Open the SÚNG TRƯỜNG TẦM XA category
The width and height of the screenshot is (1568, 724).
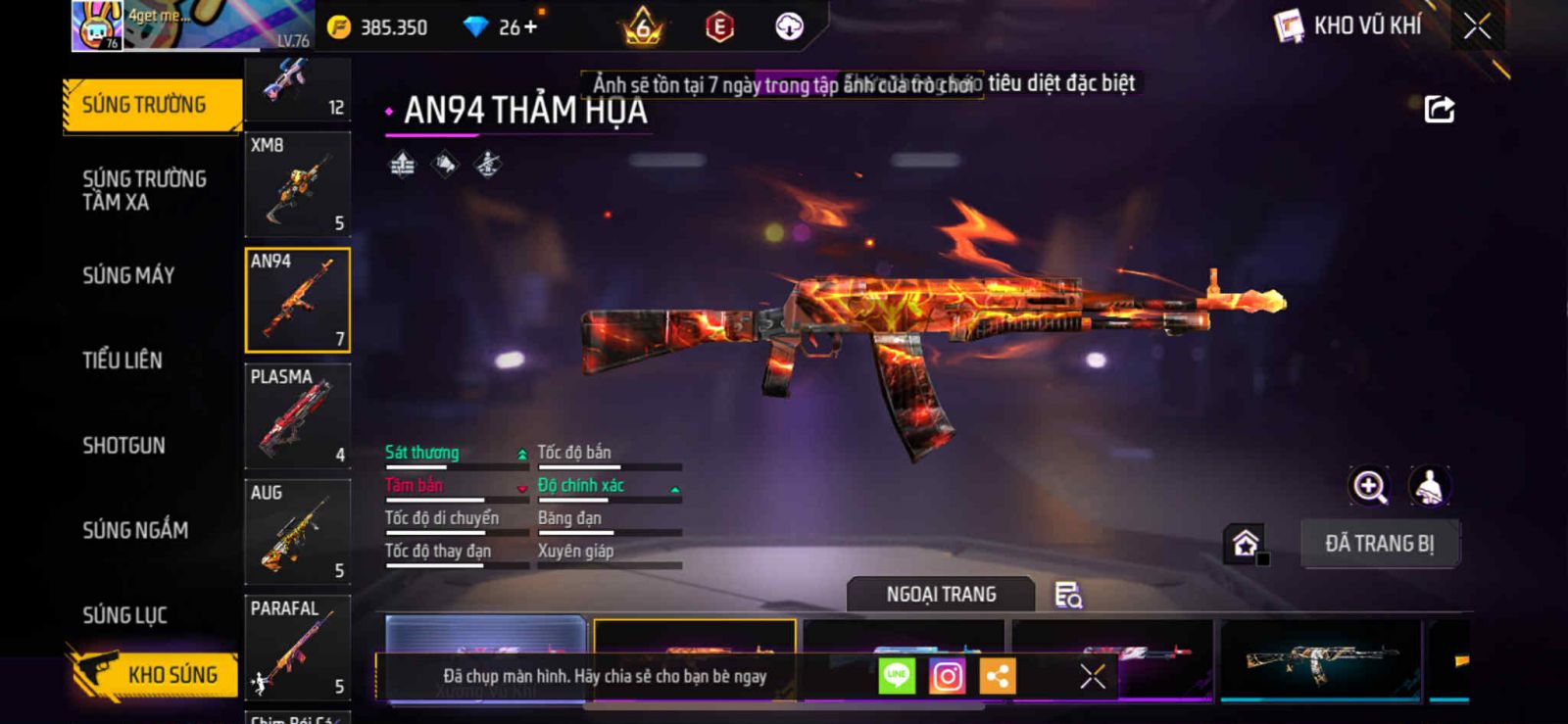[144, 190]
